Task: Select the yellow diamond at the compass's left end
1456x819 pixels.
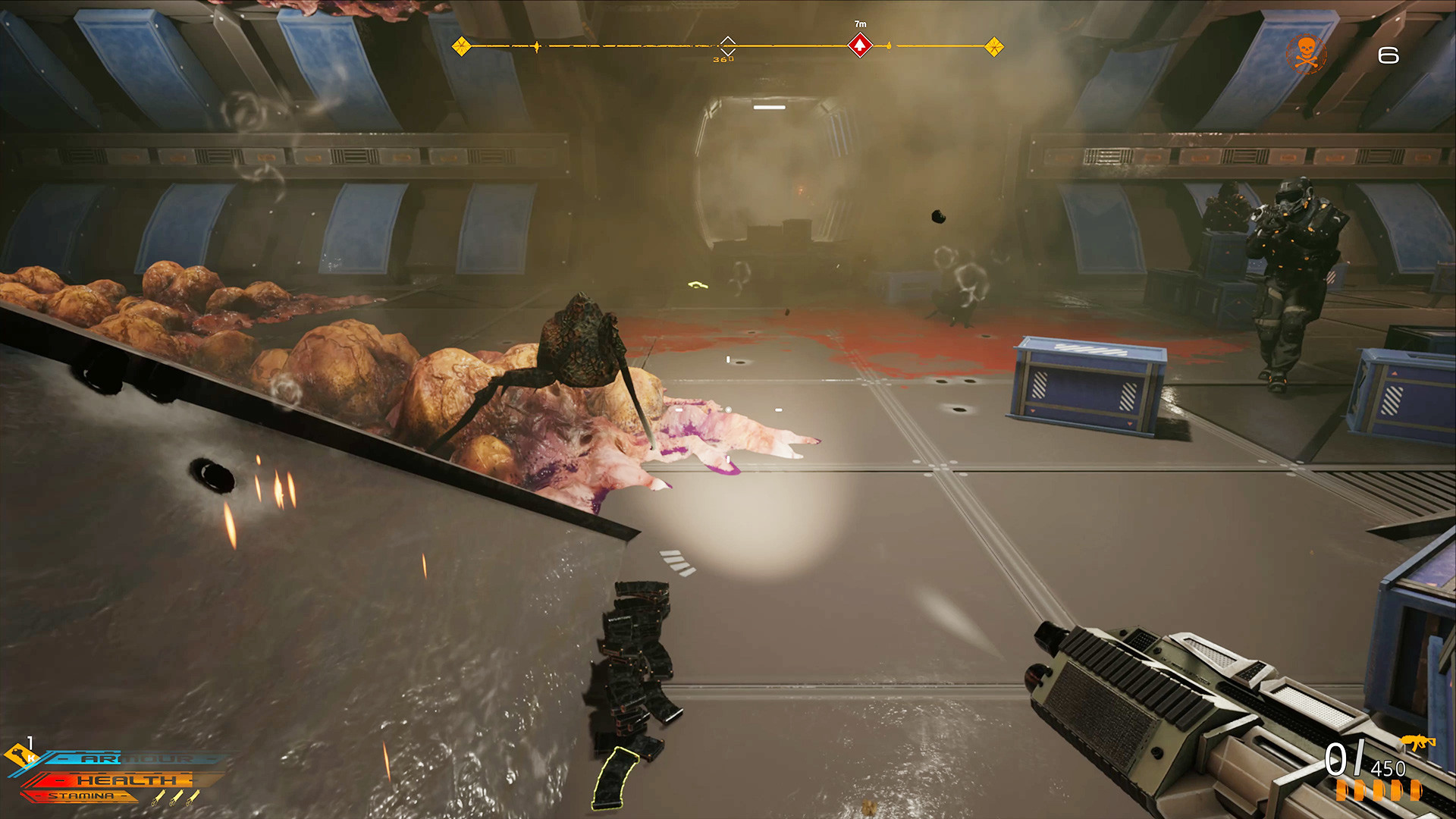Action: point(461,46)
